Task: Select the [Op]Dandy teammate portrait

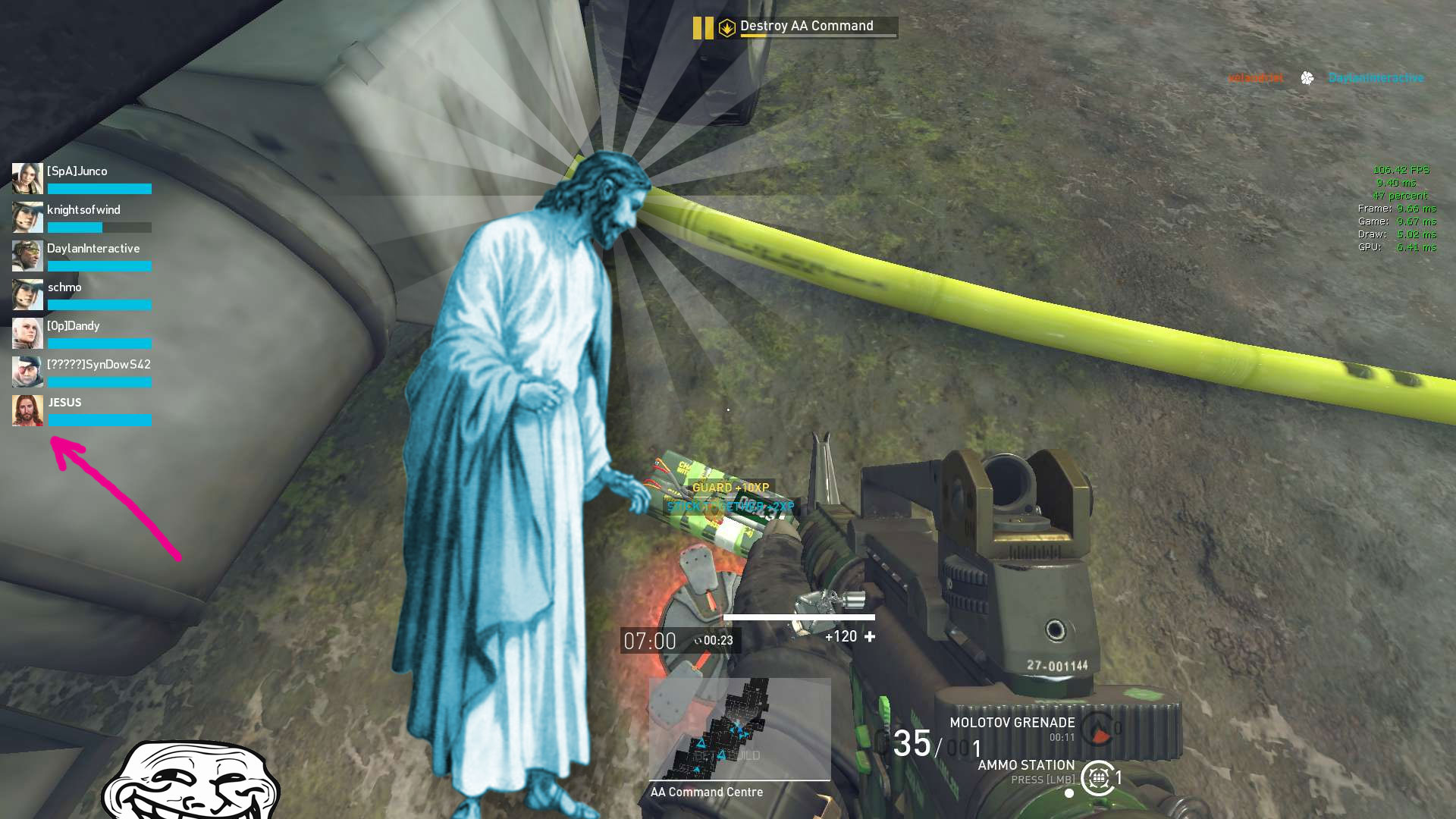Action: tap(27, 334)
